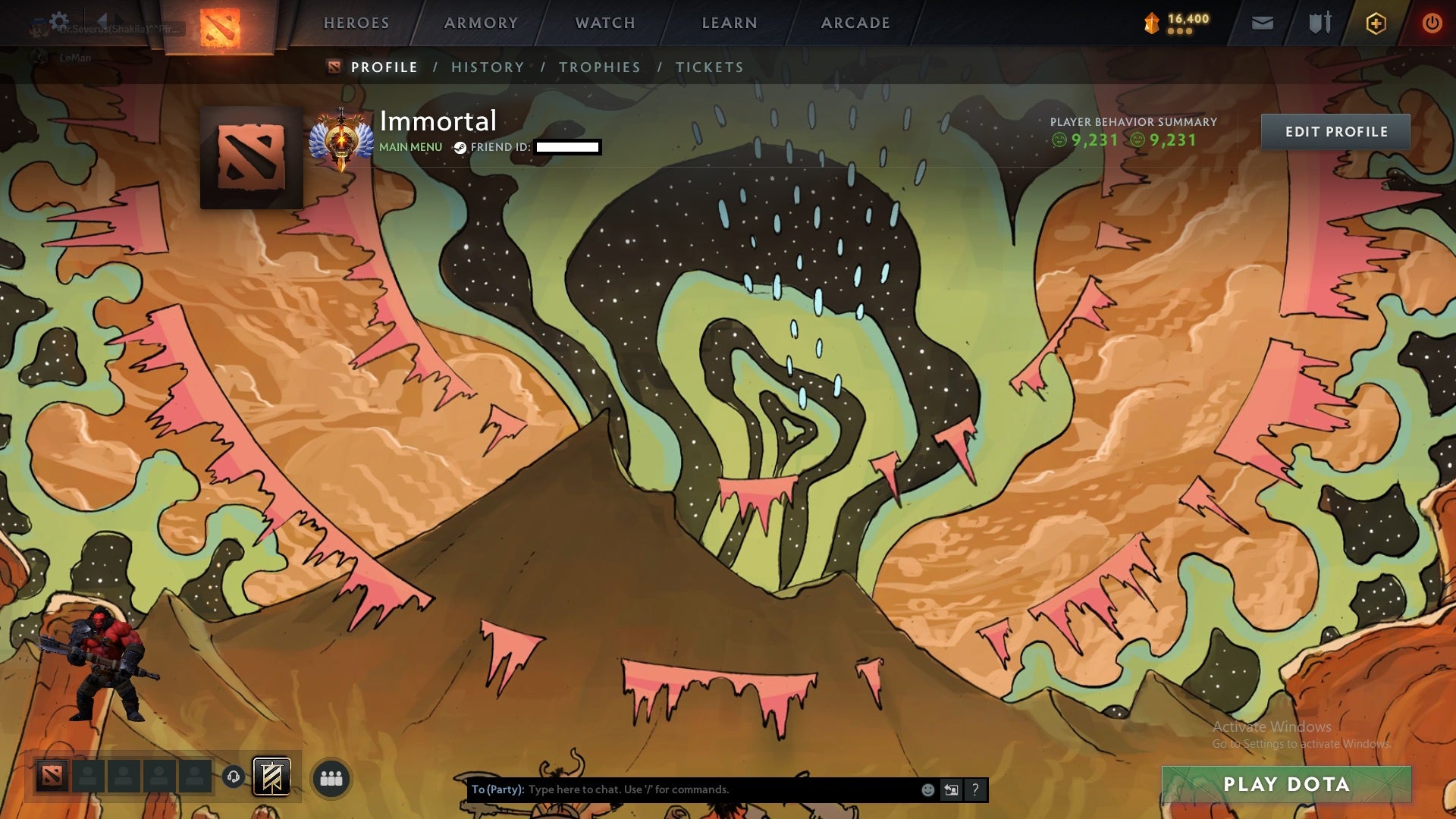The width and height of the screenshot is (1456, 819).
Task: Open the emoticon picker in chat bar
Action: (x=927, y=789)
